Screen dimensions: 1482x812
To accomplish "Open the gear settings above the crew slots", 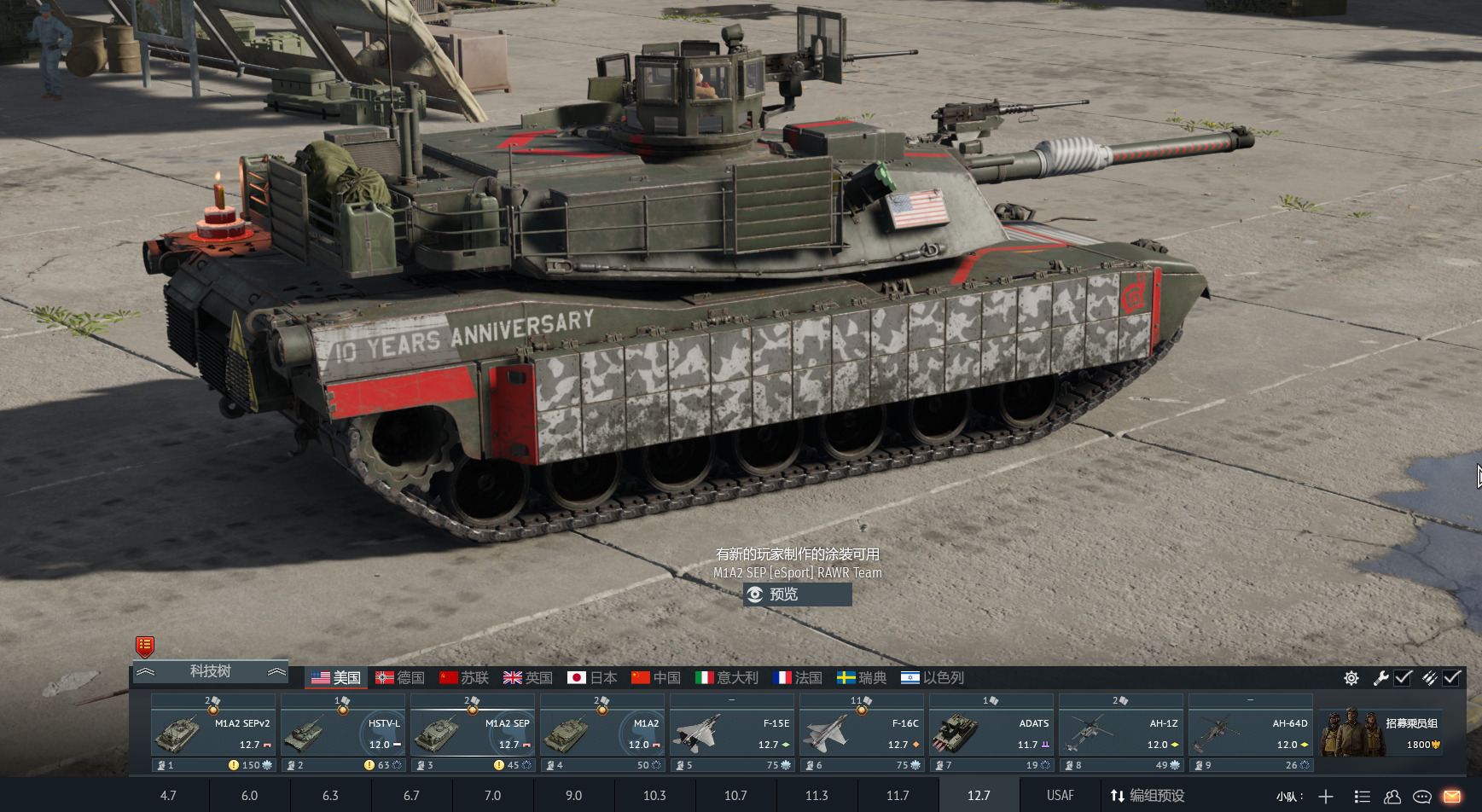I will [x=1351, y=678].
